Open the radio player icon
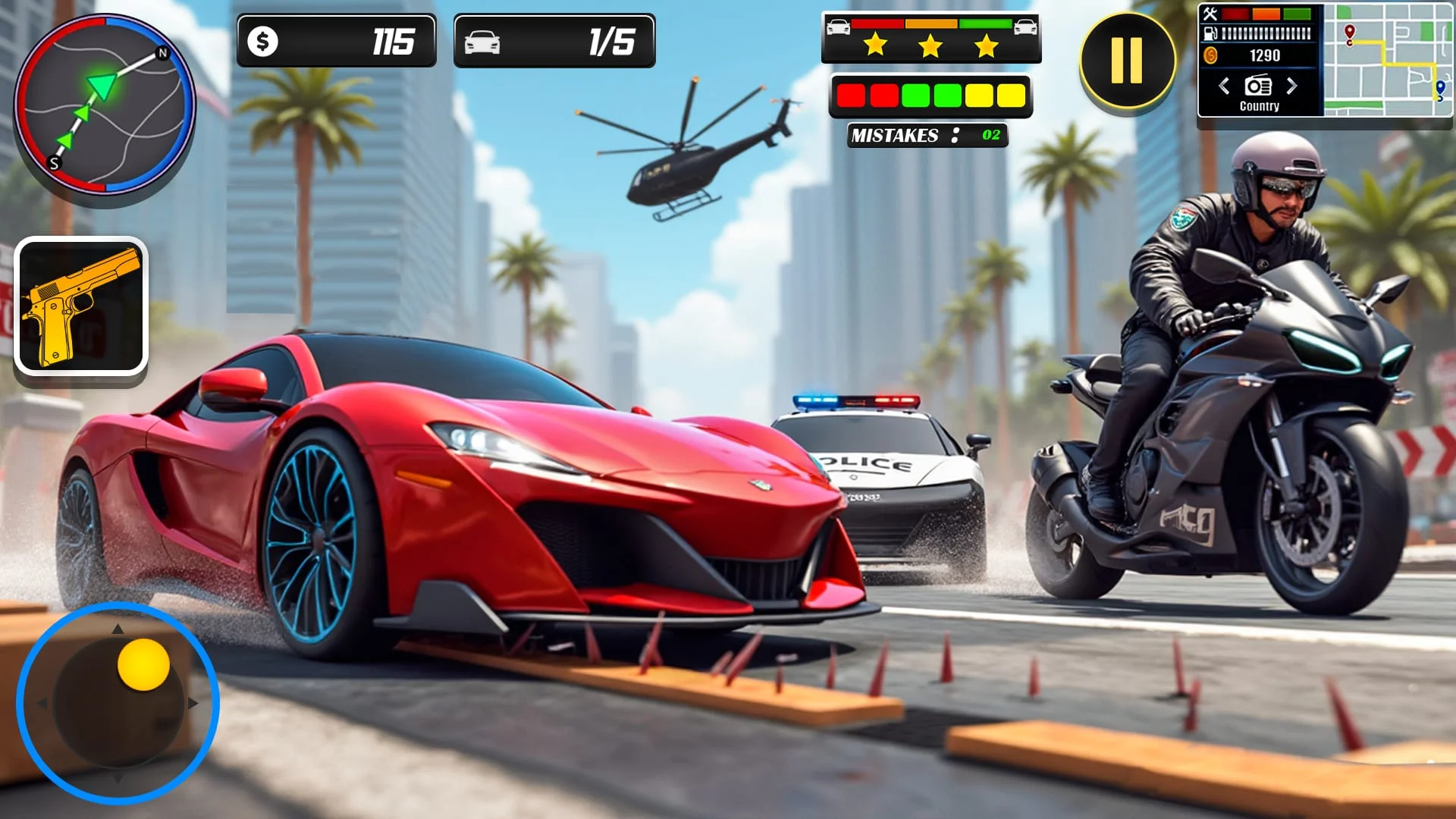This screenshot has width=1456, height=819. pyautogui.click(x=1259, y=85)
